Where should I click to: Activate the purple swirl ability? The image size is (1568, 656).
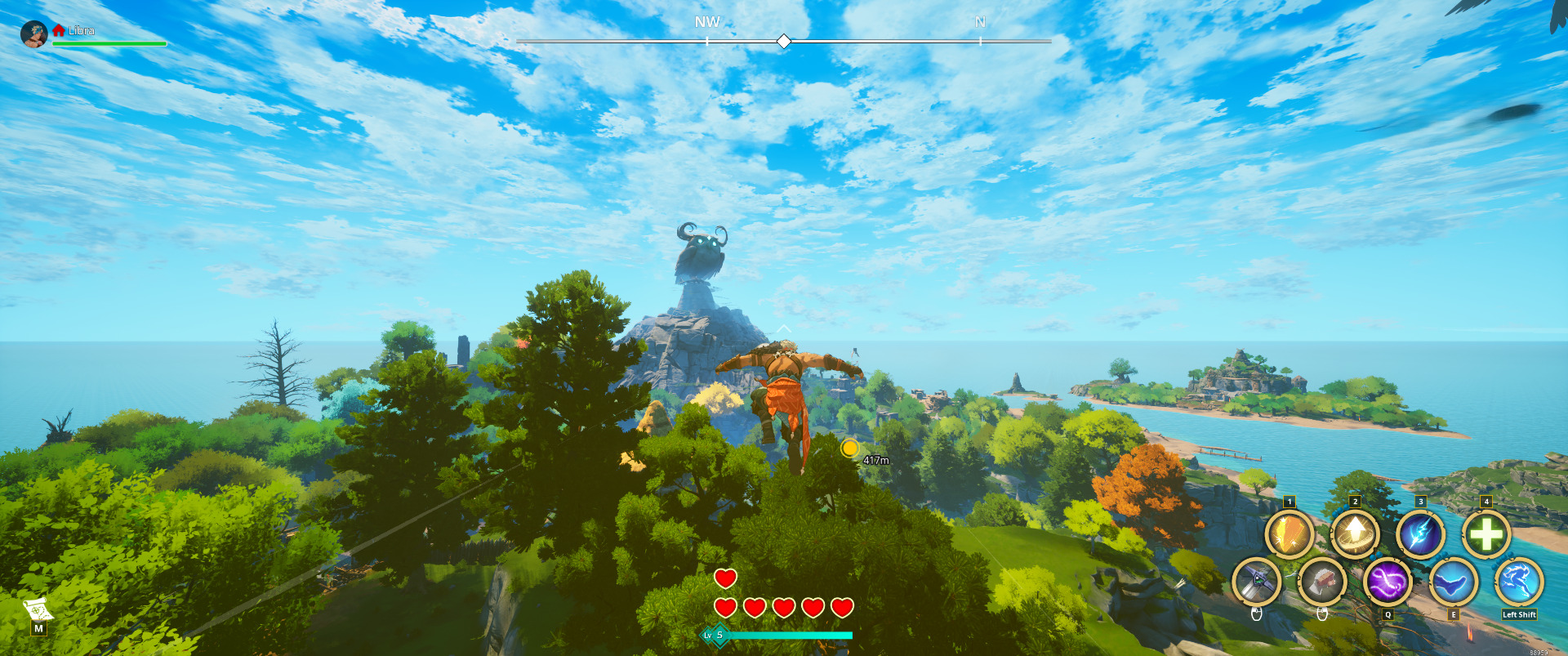[x=1388, y=582]
